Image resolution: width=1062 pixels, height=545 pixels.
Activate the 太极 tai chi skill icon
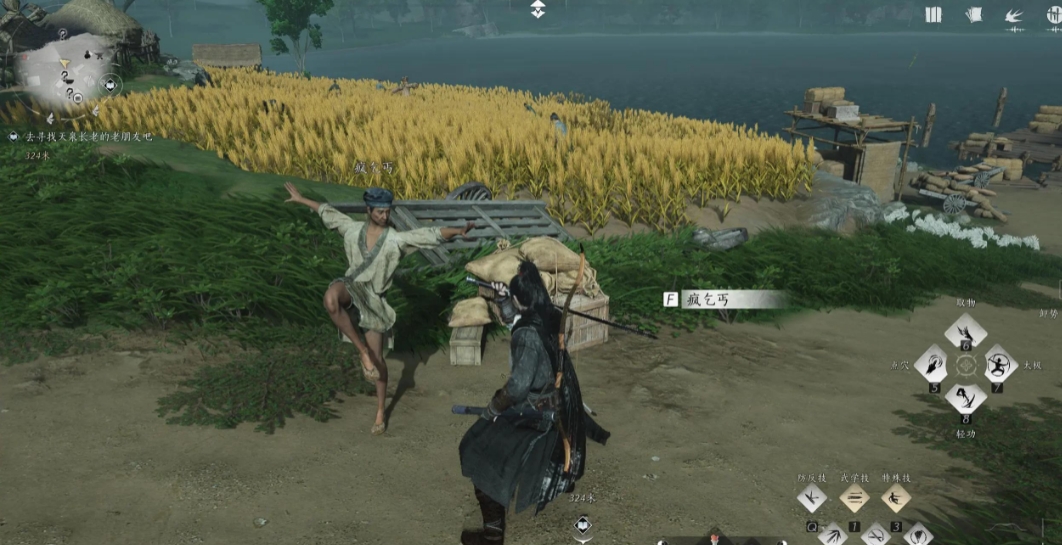(x=998, y=365)
